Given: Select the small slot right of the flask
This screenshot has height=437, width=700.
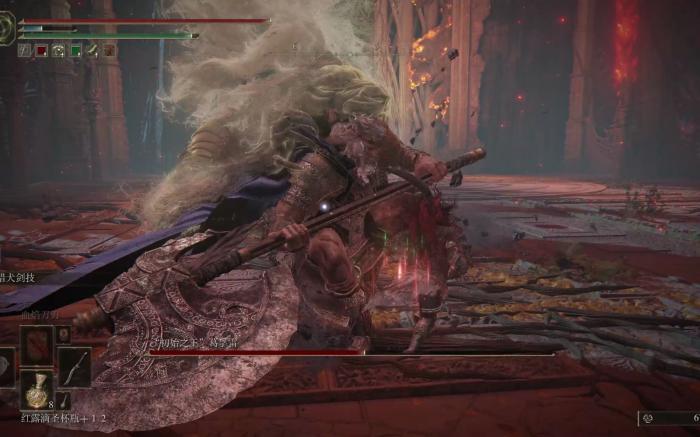Looking at the screenshot, I should (x=64, y=399).
